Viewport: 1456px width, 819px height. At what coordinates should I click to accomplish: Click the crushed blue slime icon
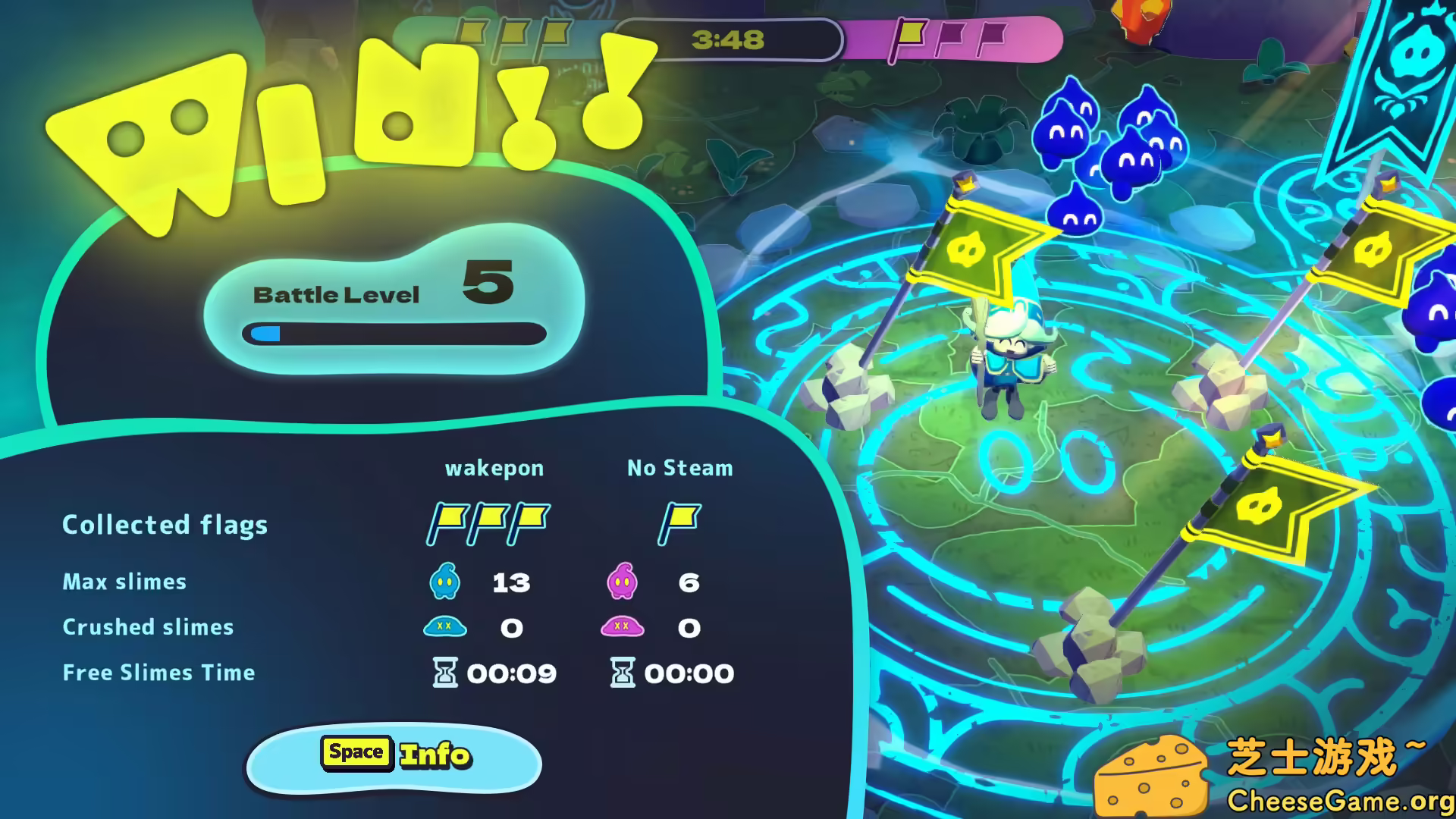click(x=446, y=627)
